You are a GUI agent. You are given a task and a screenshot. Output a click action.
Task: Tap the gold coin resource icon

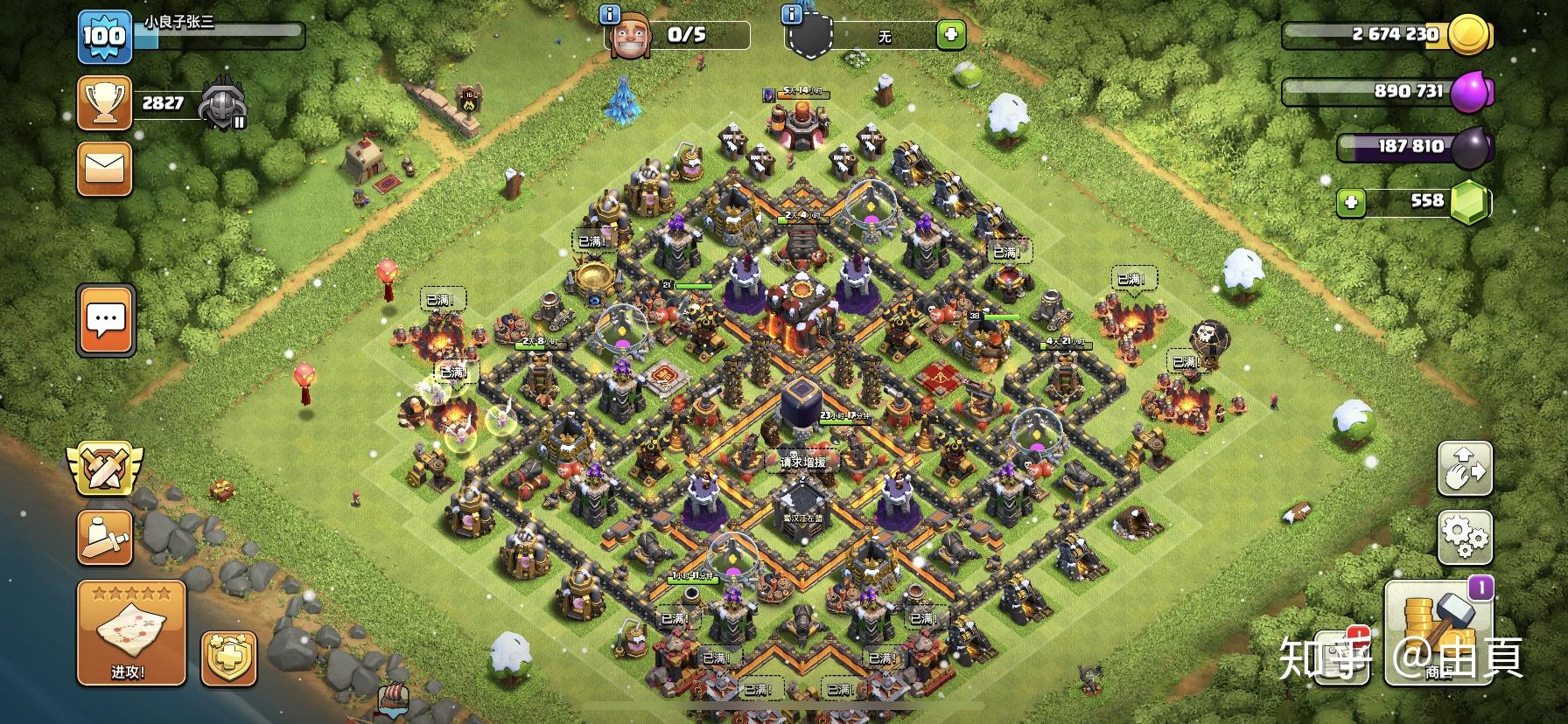point(1468,35)
